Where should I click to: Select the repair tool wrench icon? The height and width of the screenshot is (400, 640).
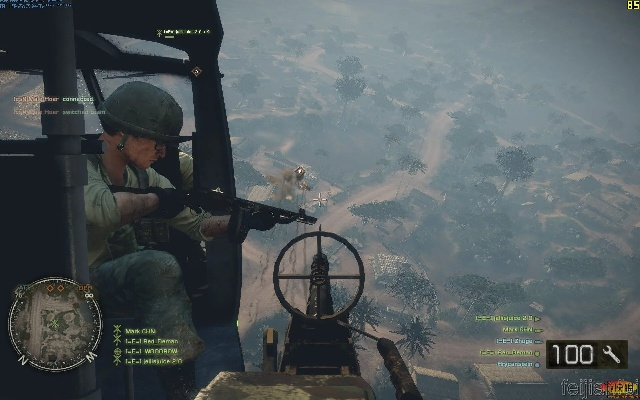[609, 354]
